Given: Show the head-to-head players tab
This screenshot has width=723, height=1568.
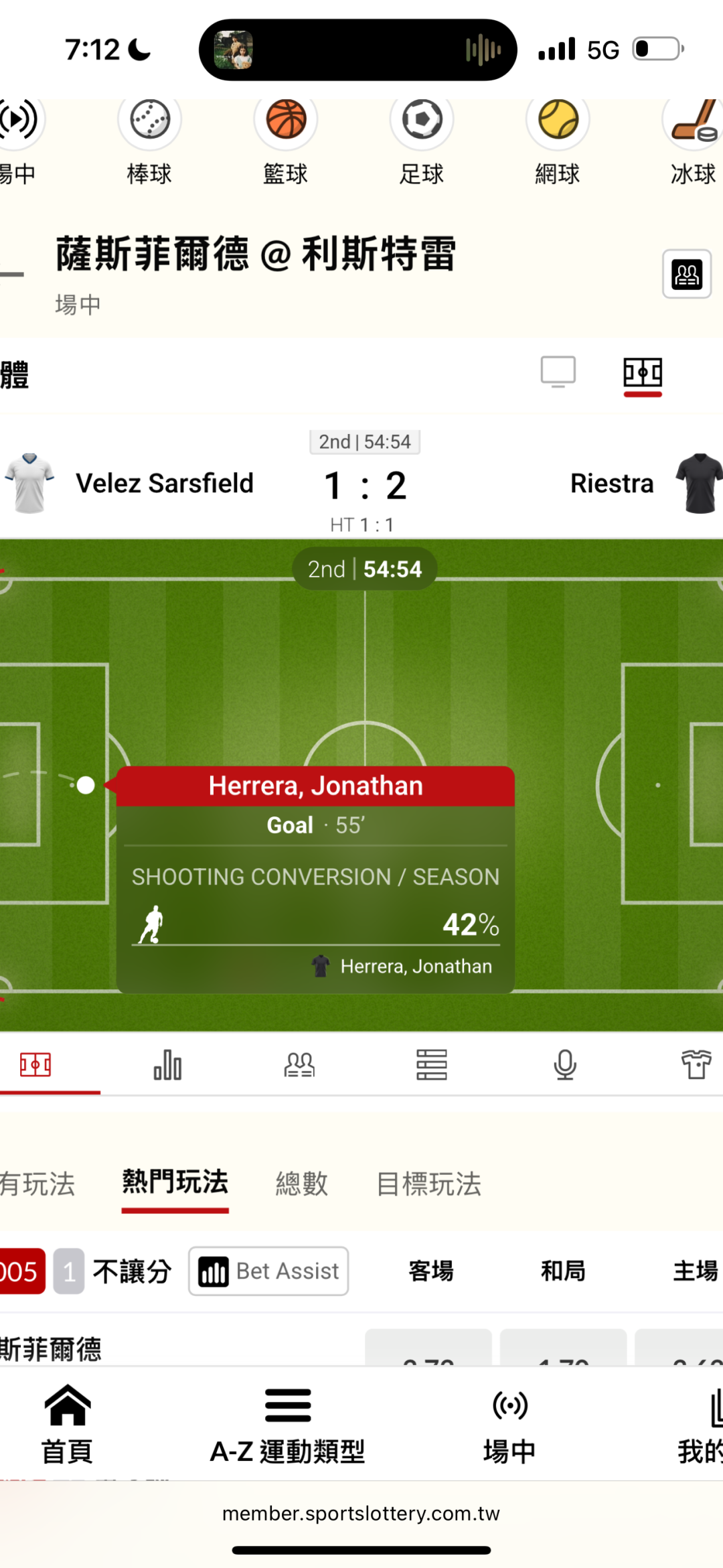Looking at the screenshot, I should (x=299, y=1064).
